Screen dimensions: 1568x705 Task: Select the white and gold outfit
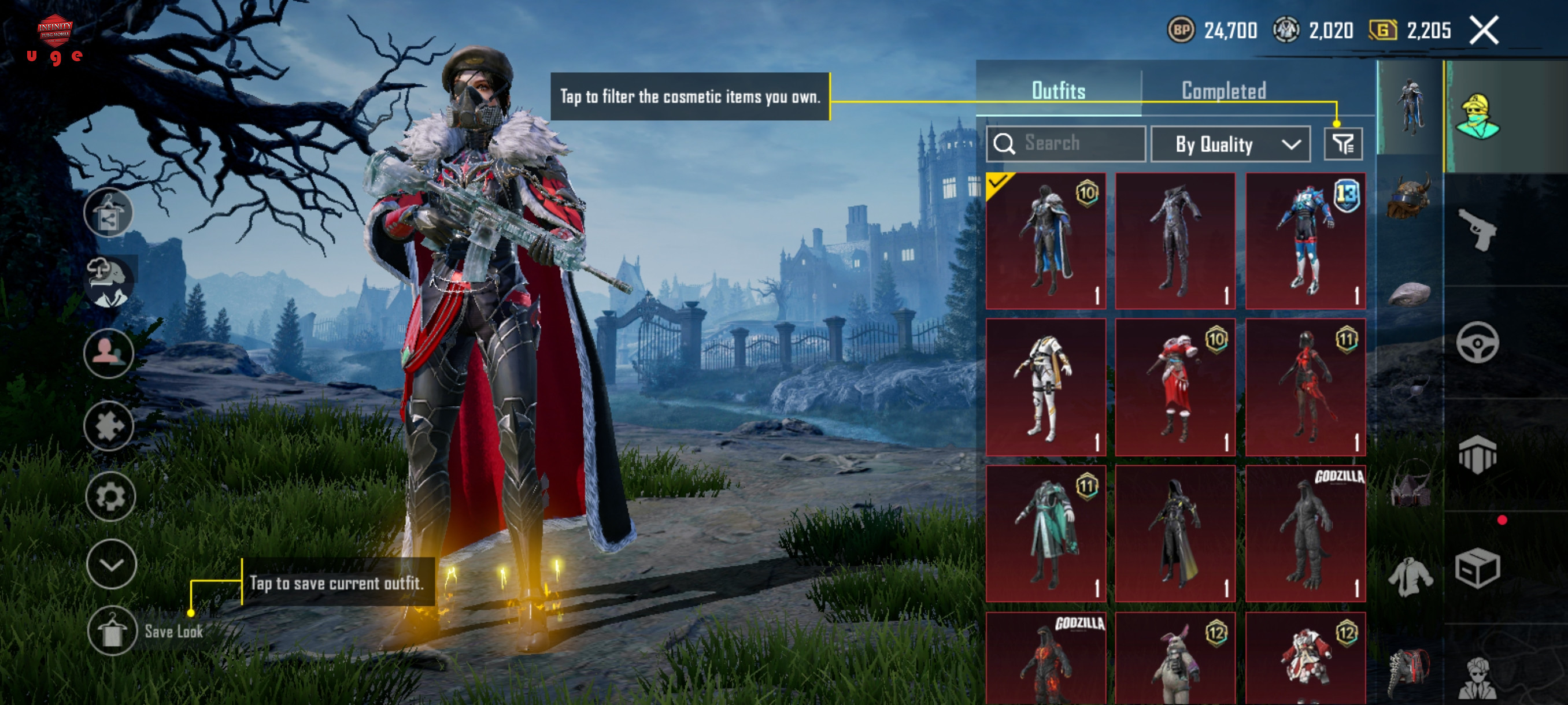1045,387
